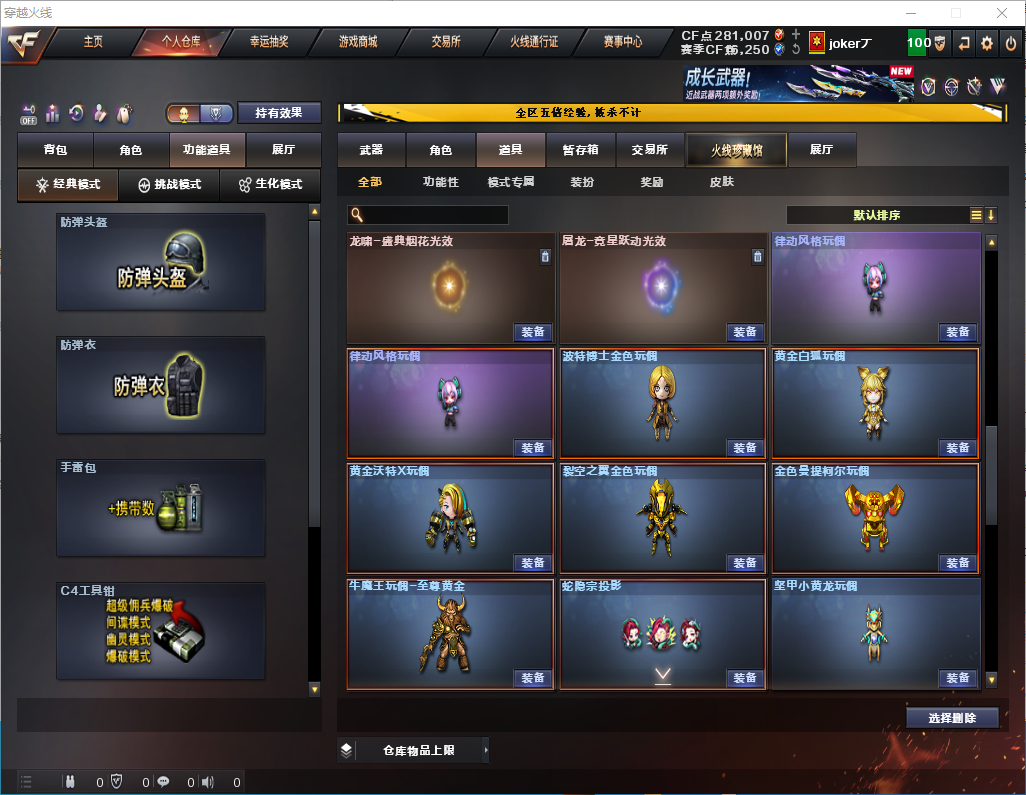Select the 暂存箱 storage tab
Image resolution: width=1026 pixels, height=795 pixels.
tap(581, 150)
